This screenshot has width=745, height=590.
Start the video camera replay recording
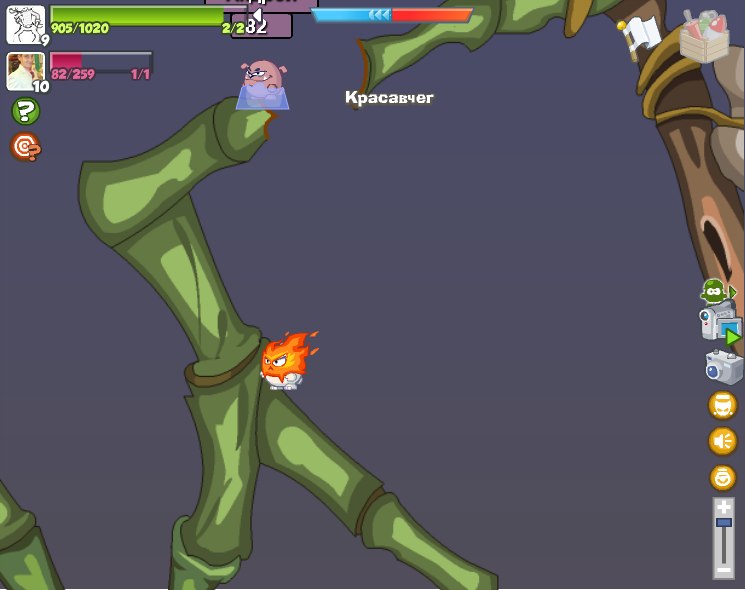[x=720, y=326]
